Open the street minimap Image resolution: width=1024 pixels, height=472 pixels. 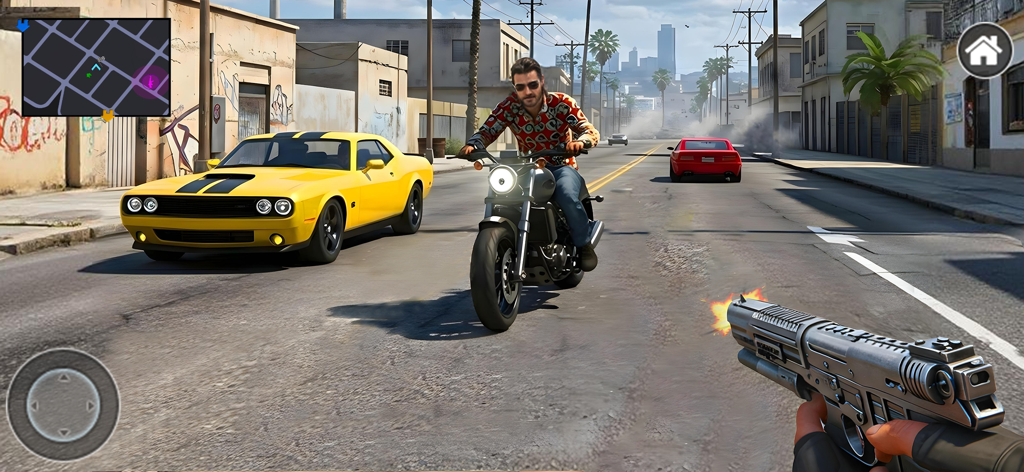(x=96, y=67)
